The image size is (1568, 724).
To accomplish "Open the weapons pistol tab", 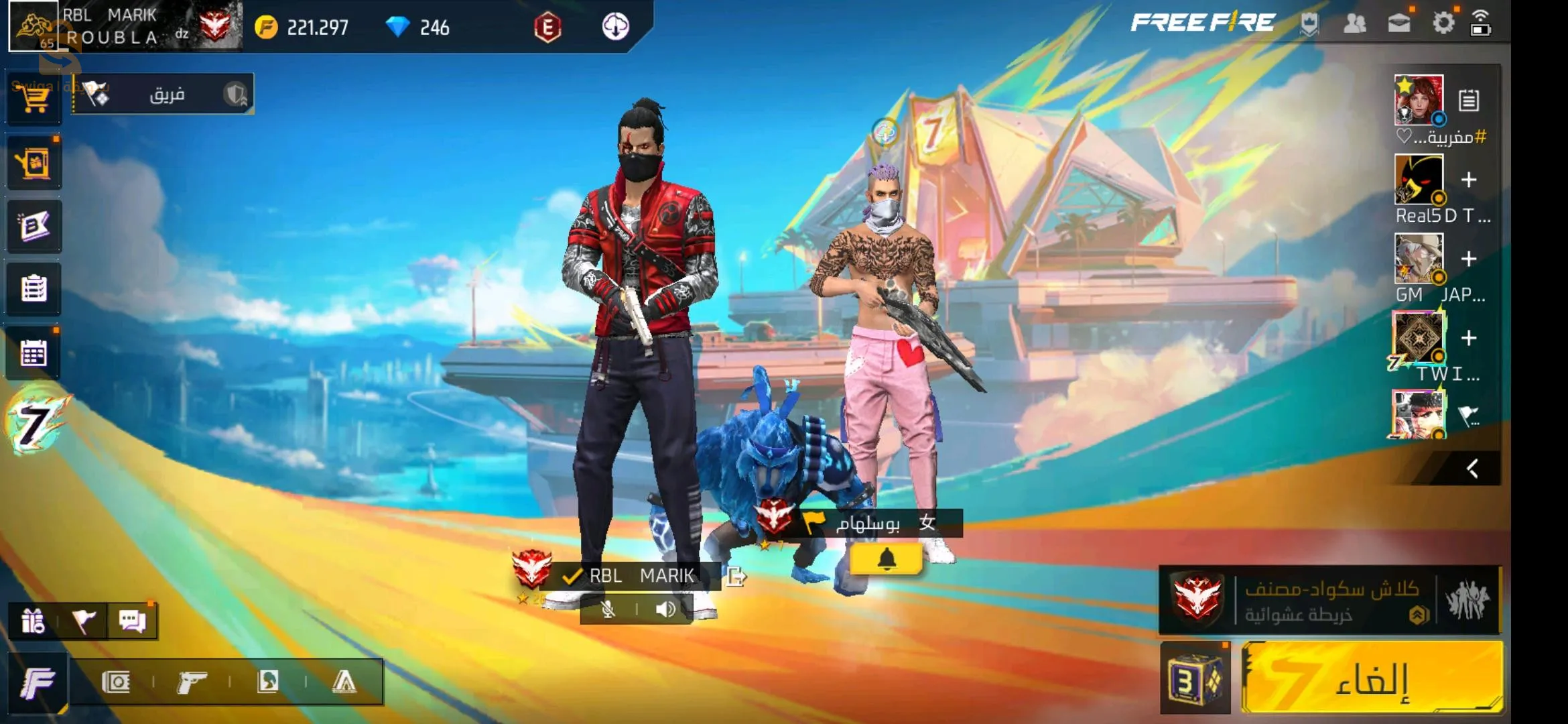I will (x=192, y=682).
